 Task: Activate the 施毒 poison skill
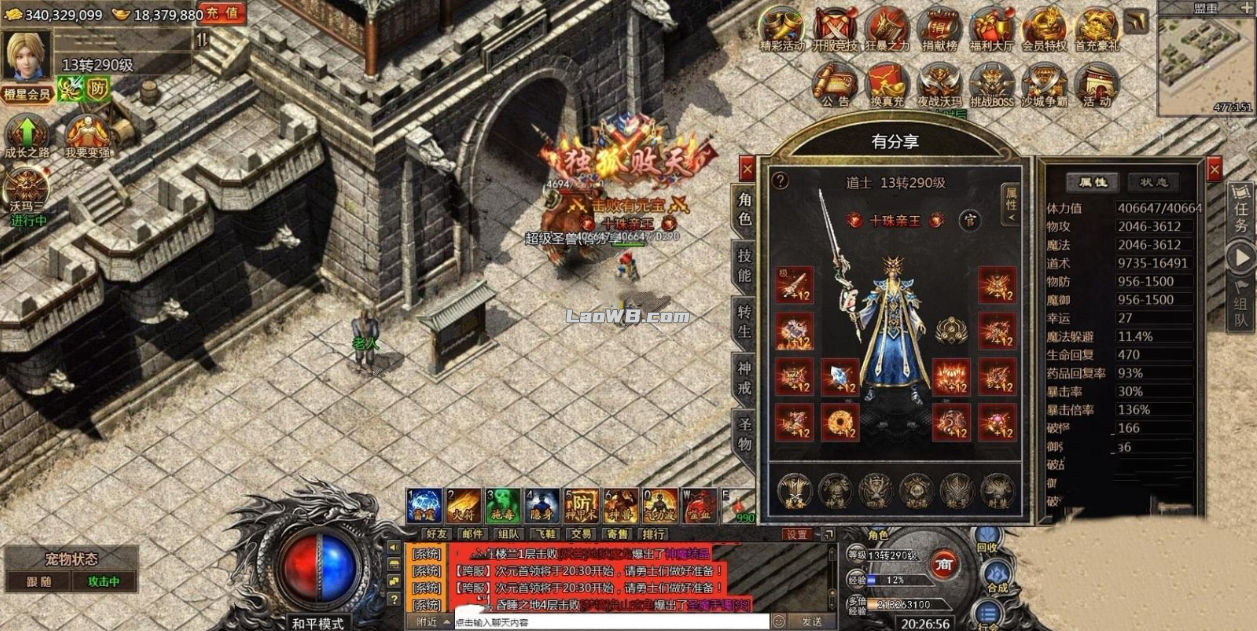(503, 506)
